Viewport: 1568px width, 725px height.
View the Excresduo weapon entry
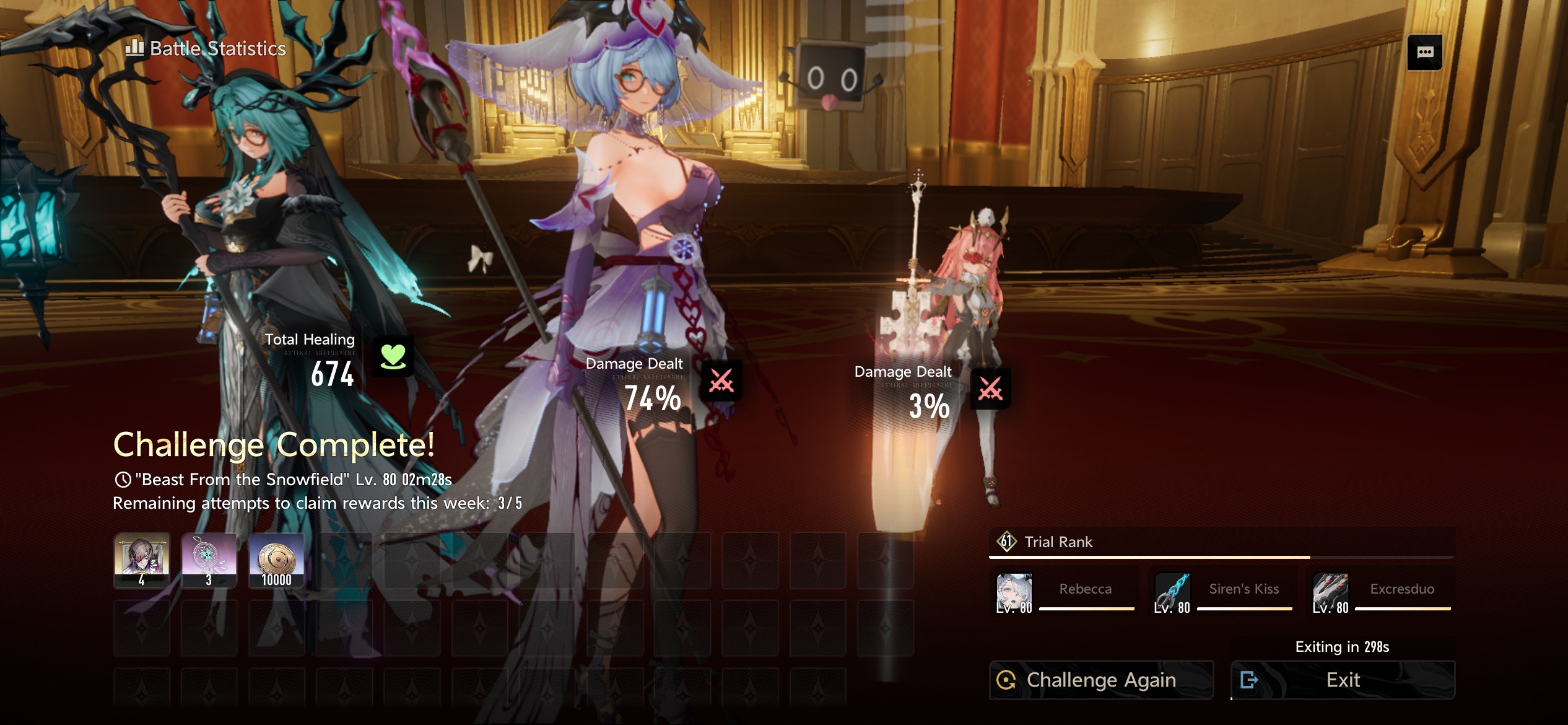[1382, 592]
